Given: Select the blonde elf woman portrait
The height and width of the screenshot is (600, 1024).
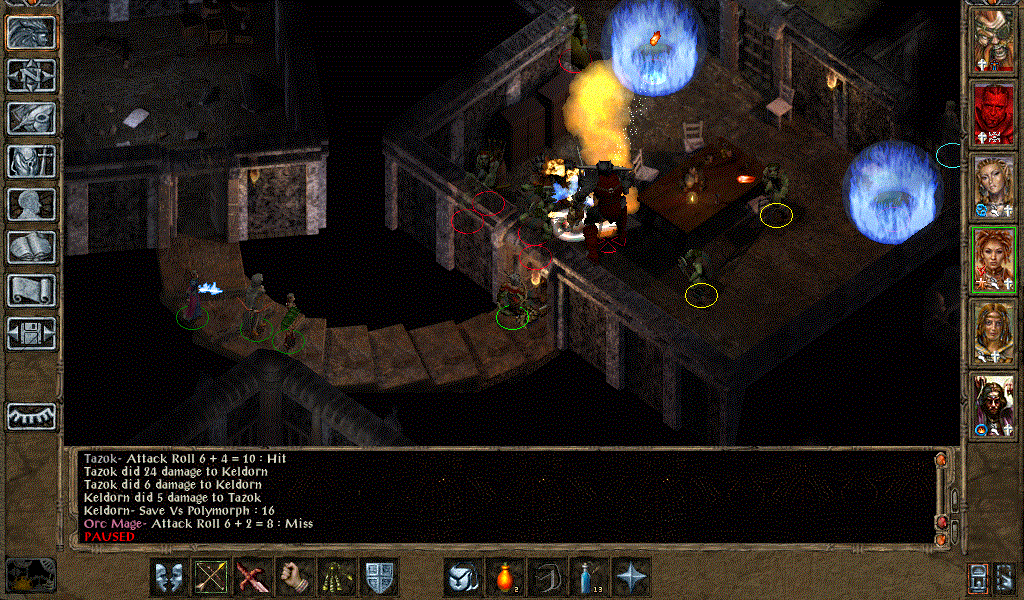Looking at the screenshot, I should click(994, 186).
